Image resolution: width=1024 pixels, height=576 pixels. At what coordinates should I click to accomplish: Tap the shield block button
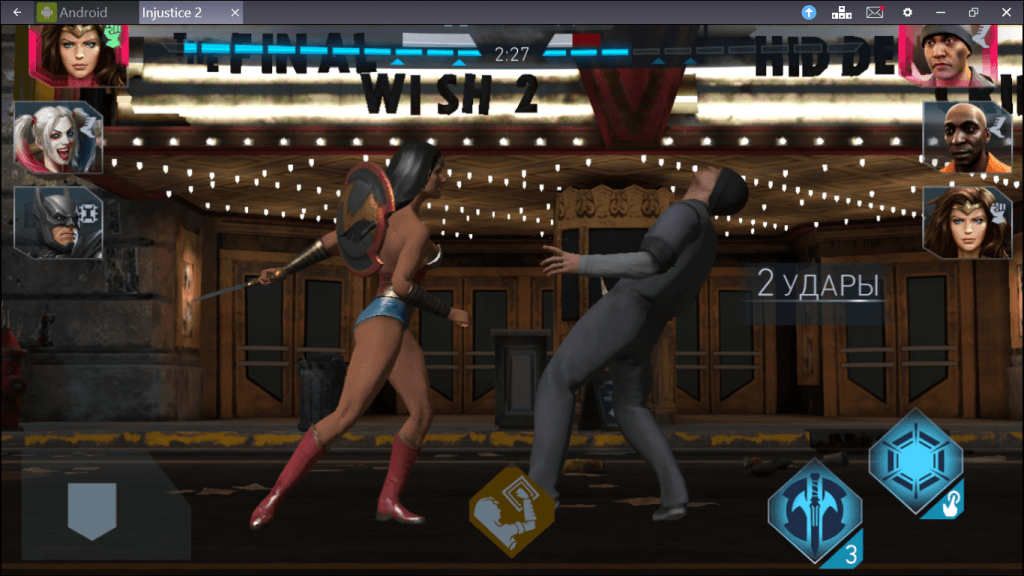coord(92,511)
